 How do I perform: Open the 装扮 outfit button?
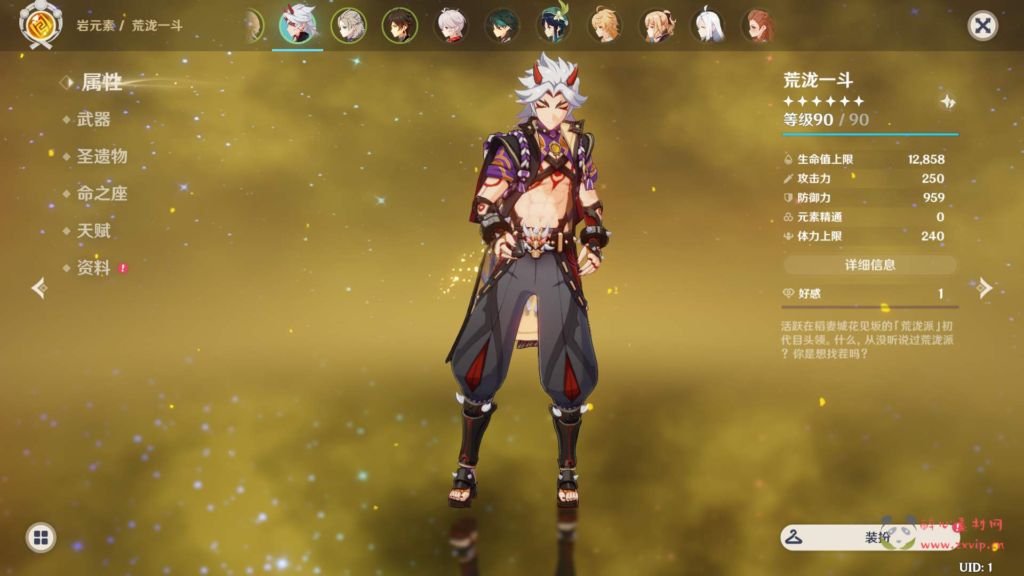click(x=868, y=537)
